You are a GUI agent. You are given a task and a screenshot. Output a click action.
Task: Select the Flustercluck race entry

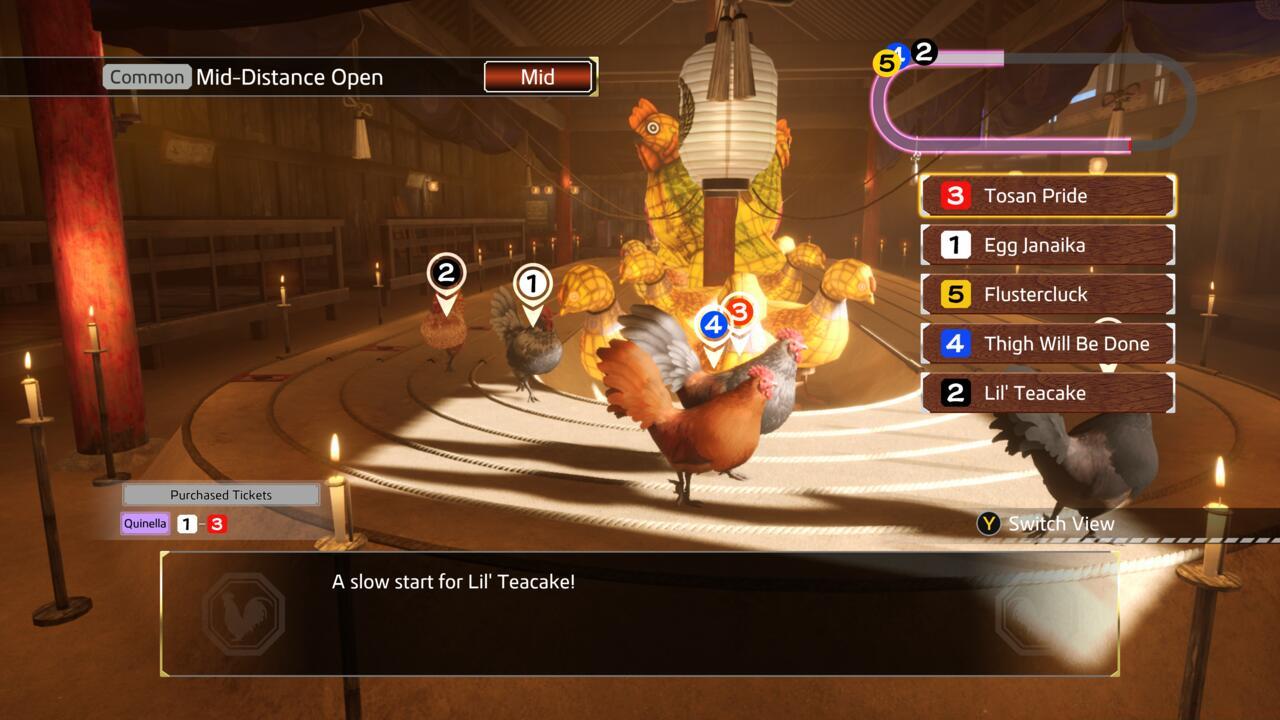[1046, 293]
